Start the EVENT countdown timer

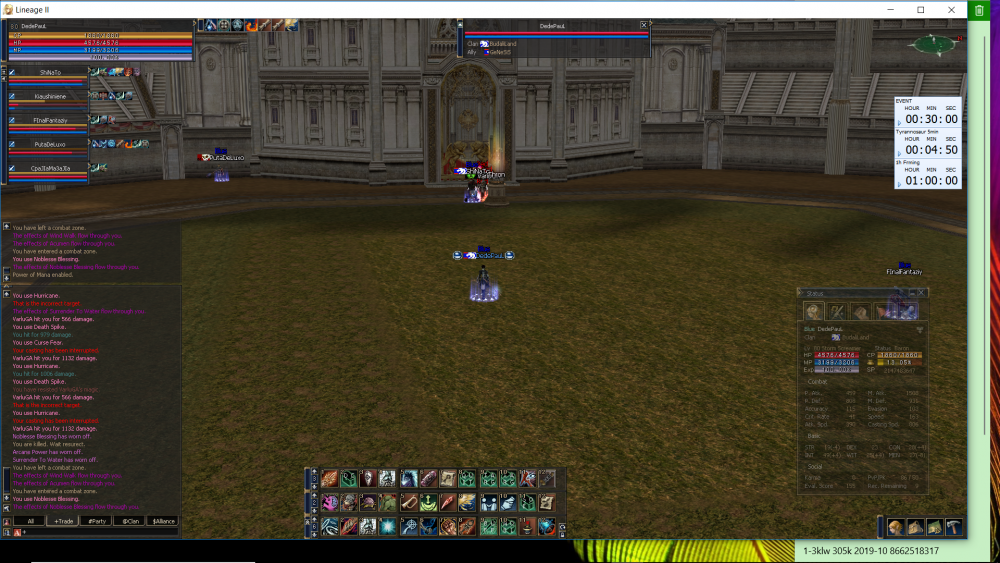pos(898,124)
